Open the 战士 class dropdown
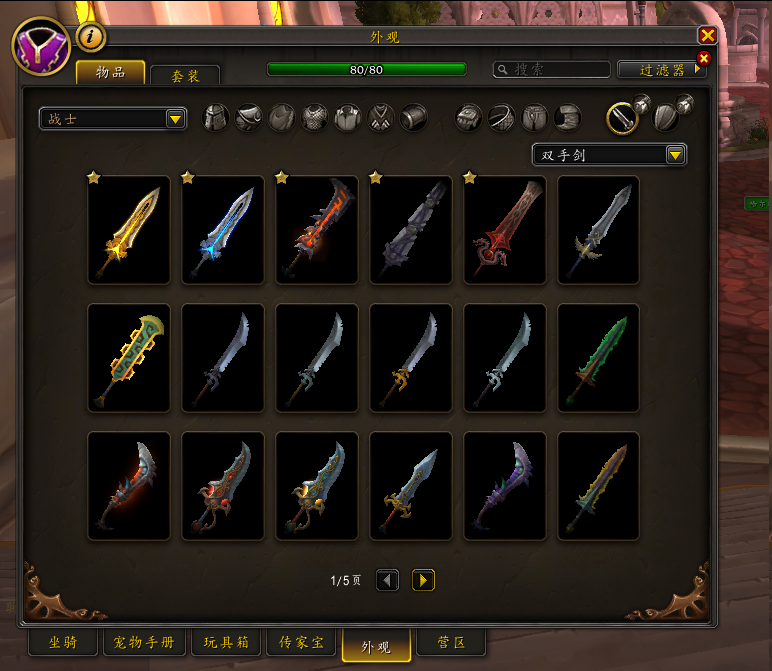This screenshot has width=772, height=671. point(113,119)
